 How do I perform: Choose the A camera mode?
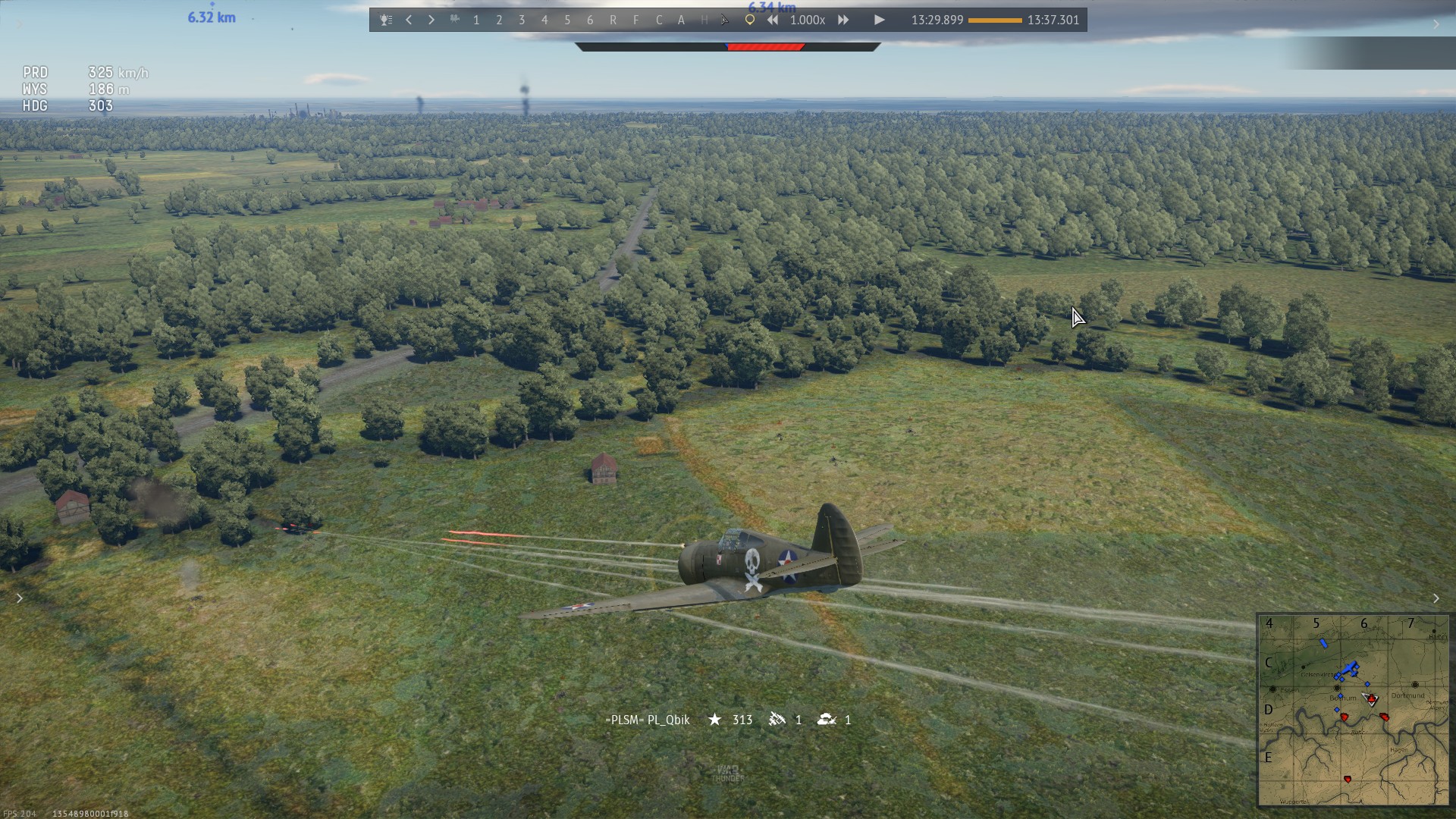click(x=681, y=20)
